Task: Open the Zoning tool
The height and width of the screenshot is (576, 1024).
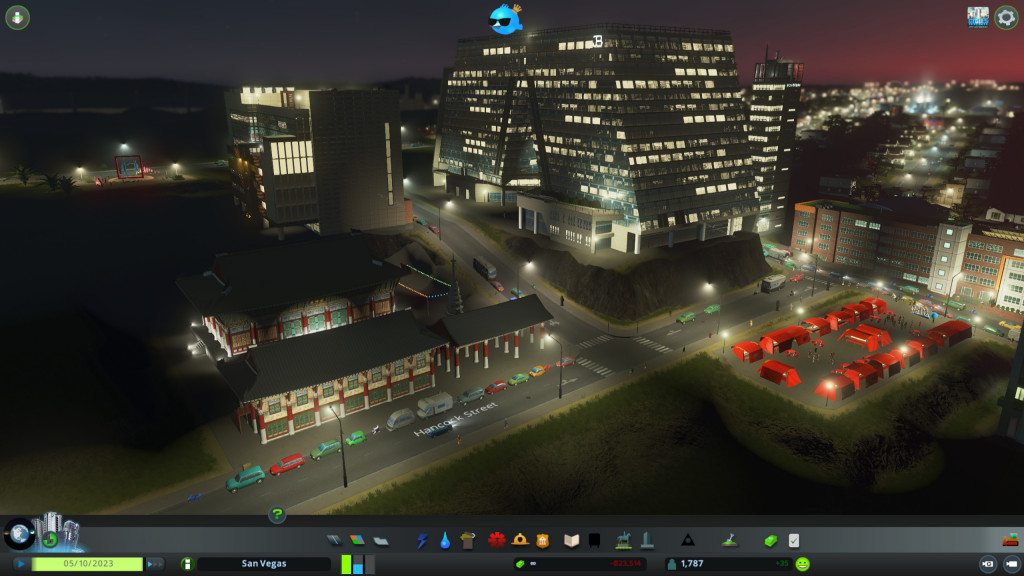Action: pos(357,541)
